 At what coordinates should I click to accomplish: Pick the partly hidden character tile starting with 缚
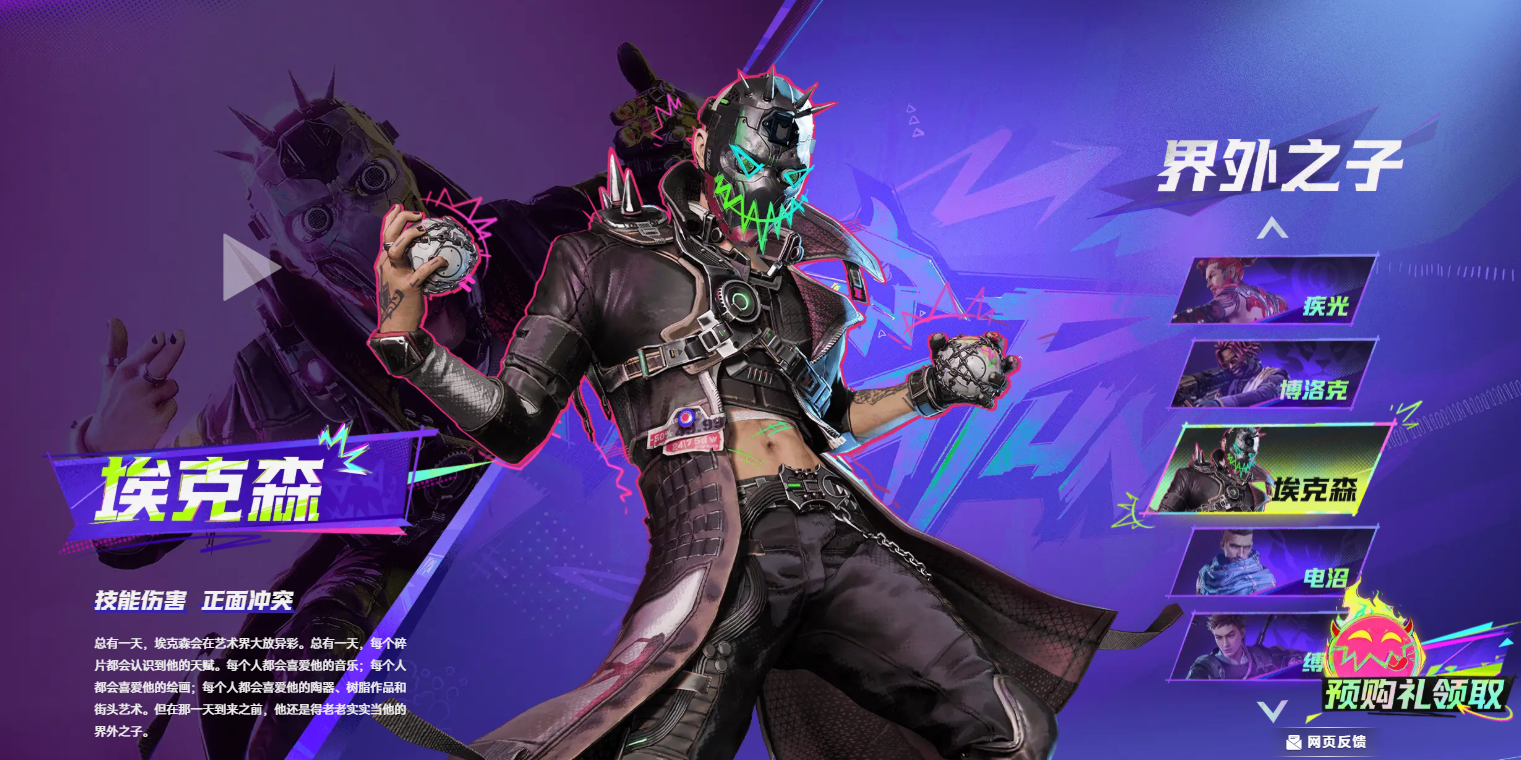click(1250, 648)
